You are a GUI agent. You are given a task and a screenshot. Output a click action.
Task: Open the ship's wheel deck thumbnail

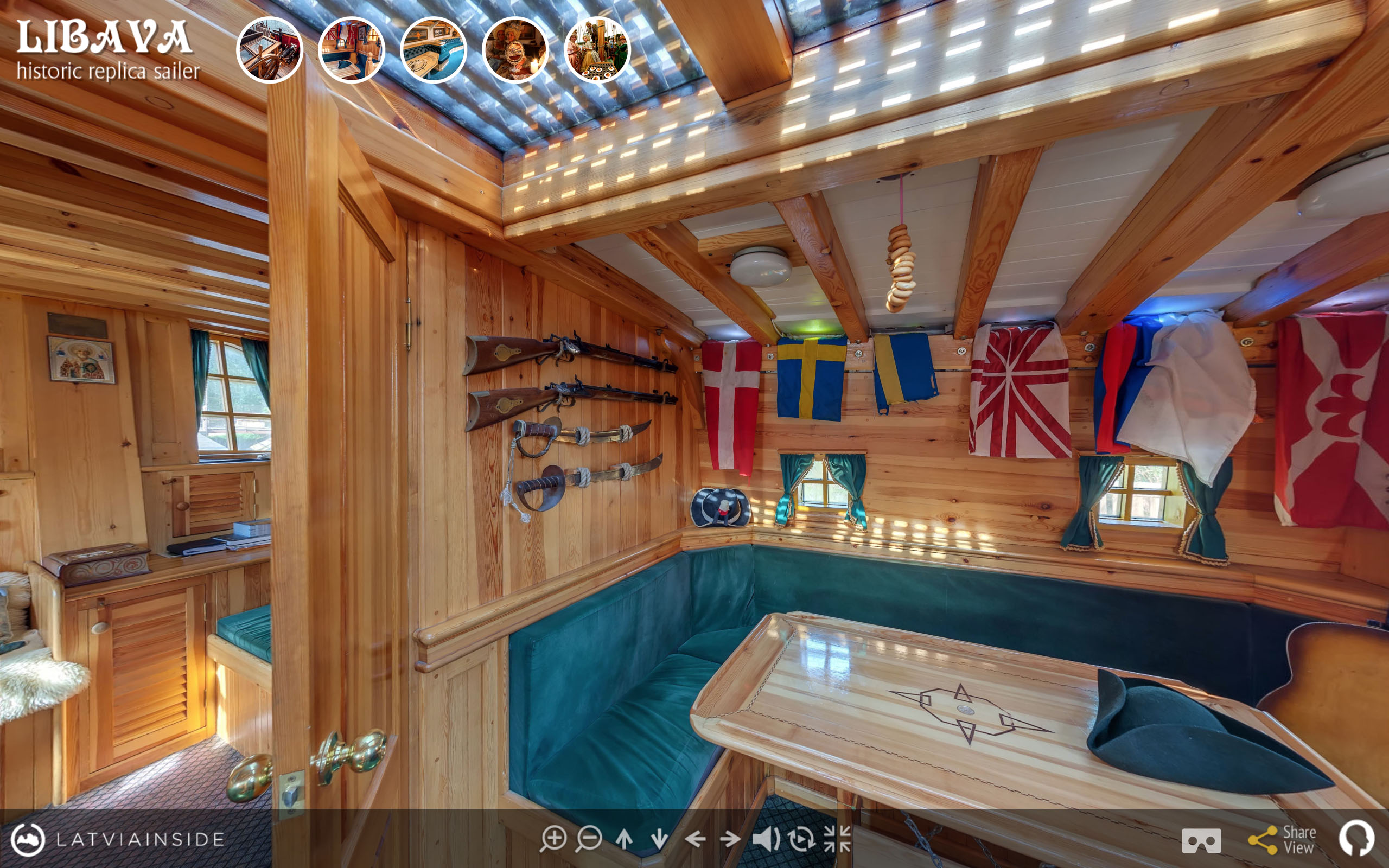pos(269,50)
